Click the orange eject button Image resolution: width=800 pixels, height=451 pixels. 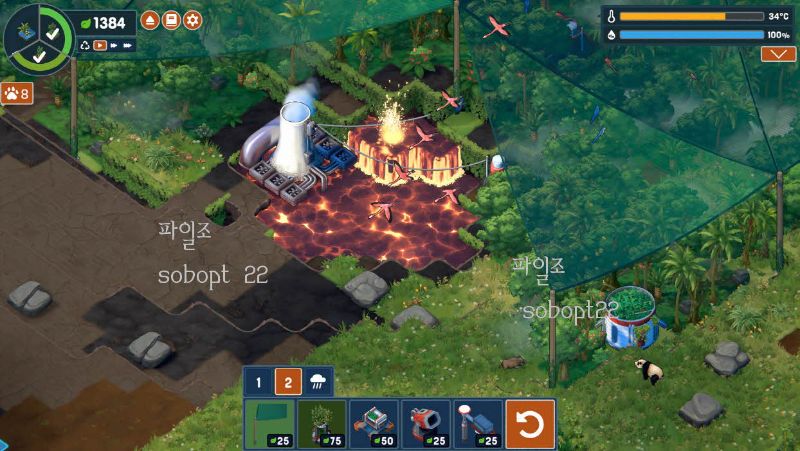[x=150, y=20]
